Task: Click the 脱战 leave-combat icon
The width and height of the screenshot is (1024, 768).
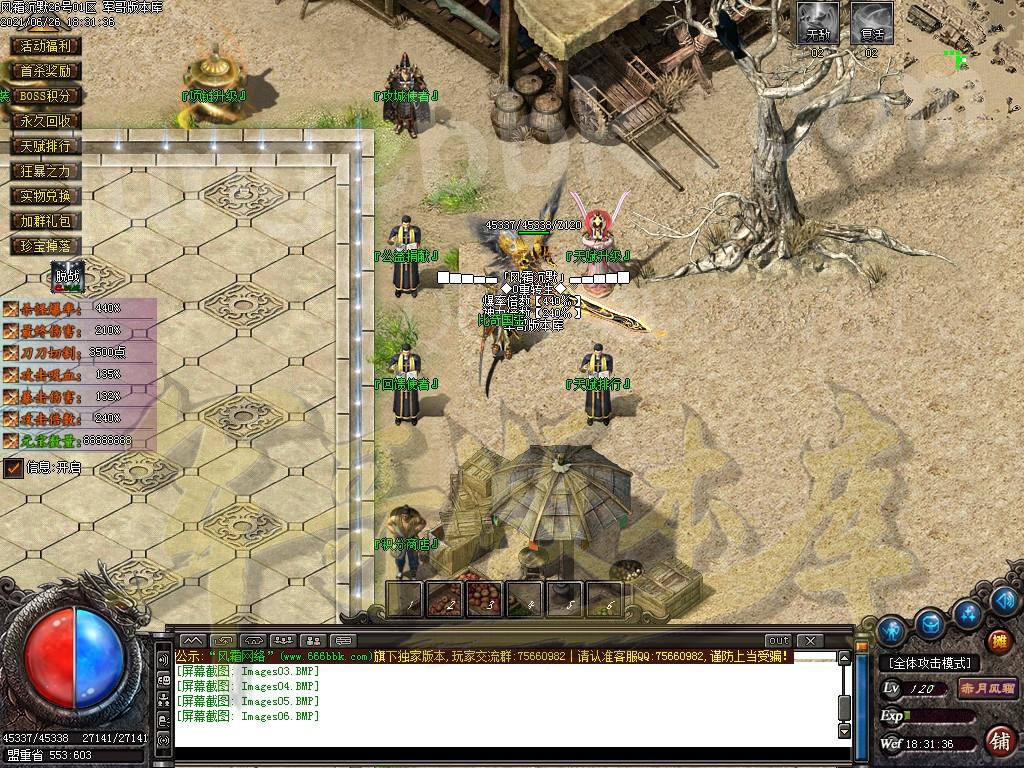Action: pos(67,275)
